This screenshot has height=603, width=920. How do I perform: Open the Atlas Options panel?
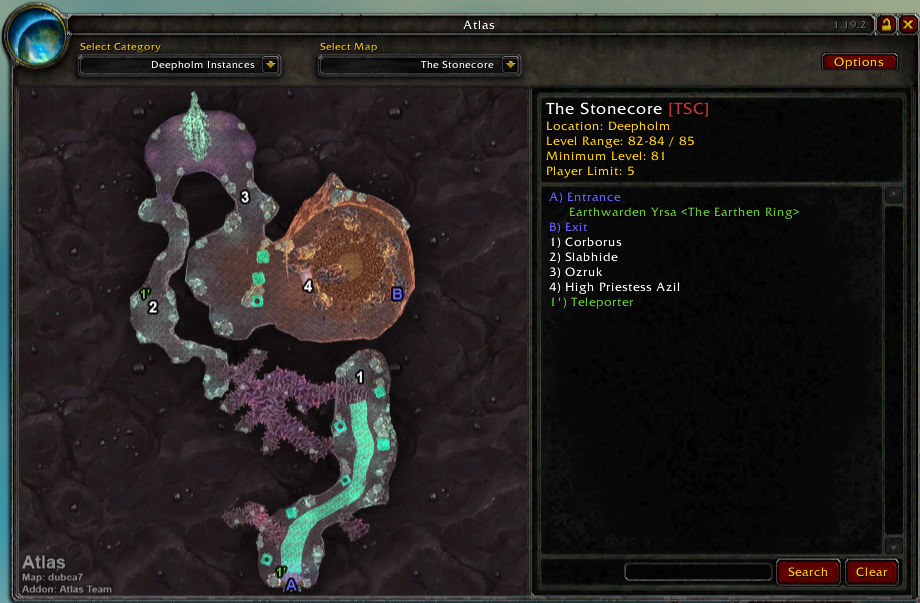(858, 62)
